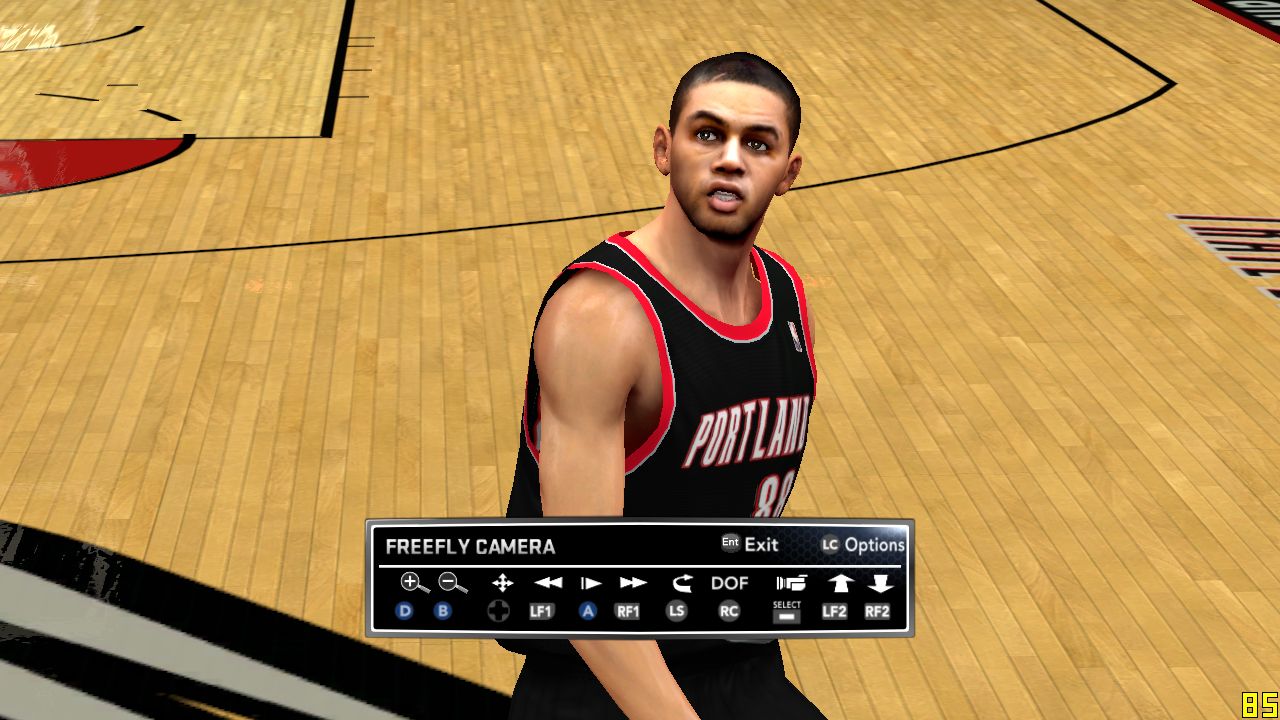Exit the Freefly Camera panel
The width and height of the screenshot is (1280, 720).
point(751,545)
